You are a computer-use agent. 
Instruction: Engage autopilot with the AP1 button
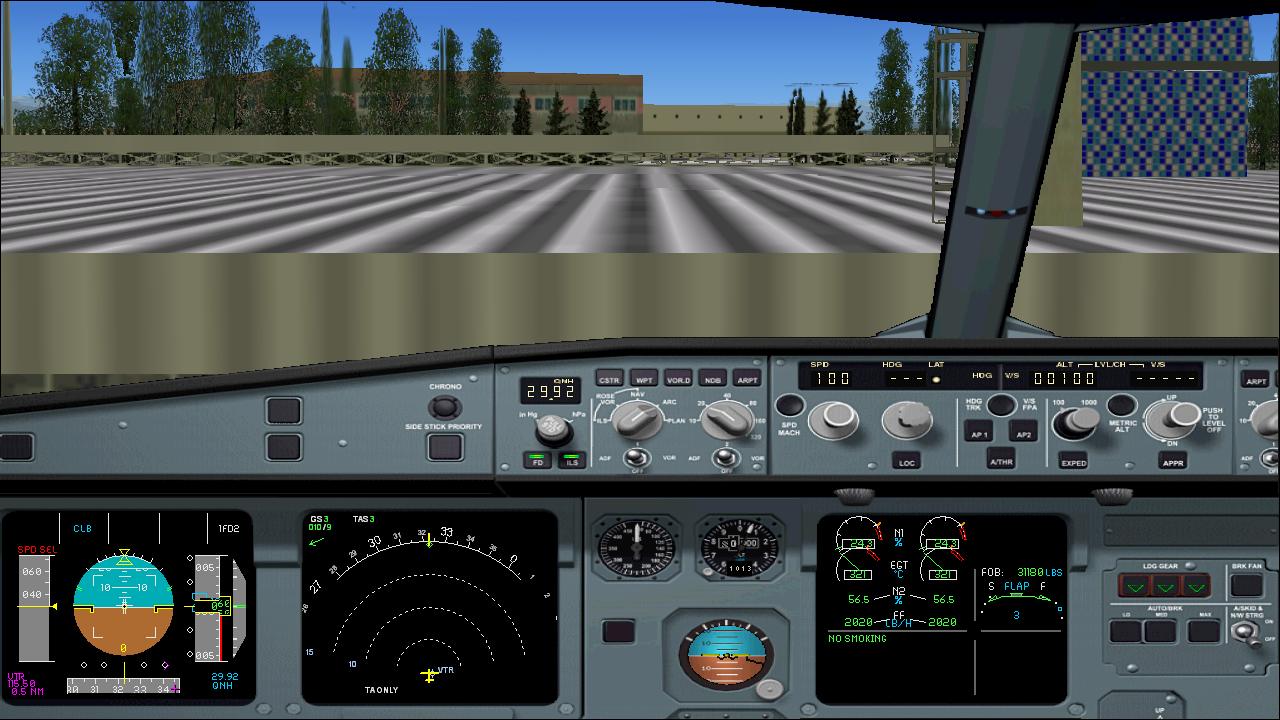point(980,432)
